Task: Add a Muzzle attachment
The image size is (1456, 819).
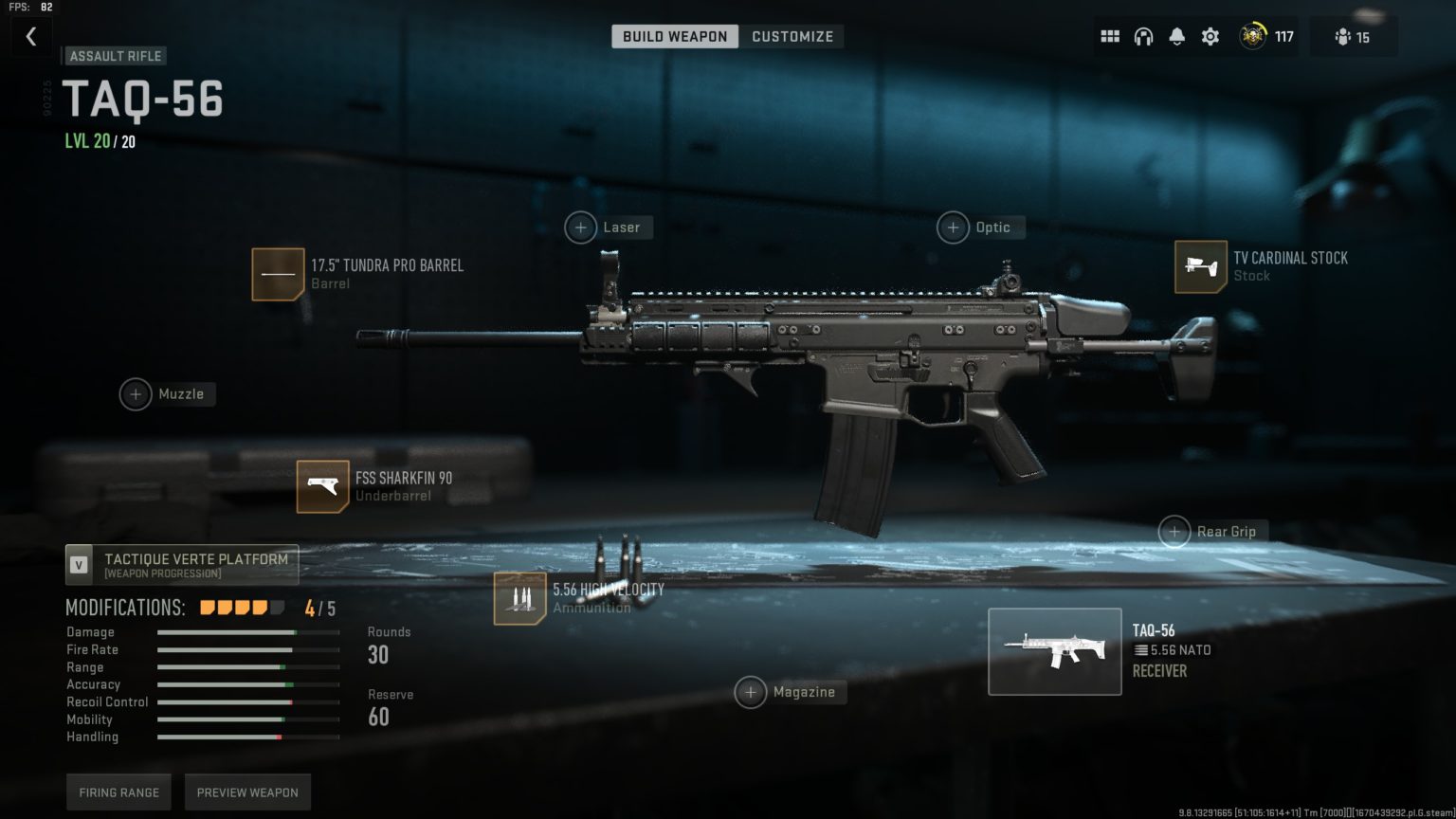Action: (x=136, y=394)
